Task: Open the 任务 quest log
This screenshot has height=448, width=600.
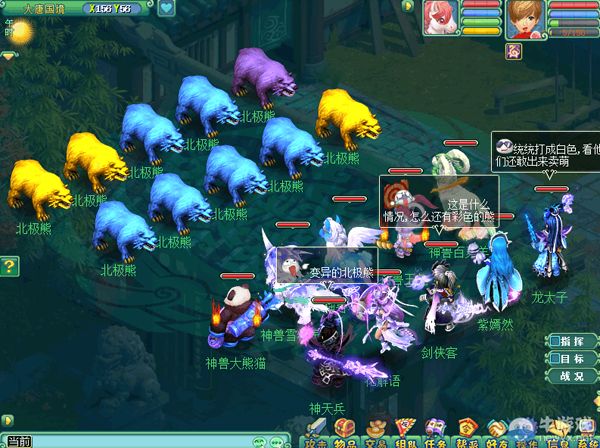Action: [x=436, y=436]
